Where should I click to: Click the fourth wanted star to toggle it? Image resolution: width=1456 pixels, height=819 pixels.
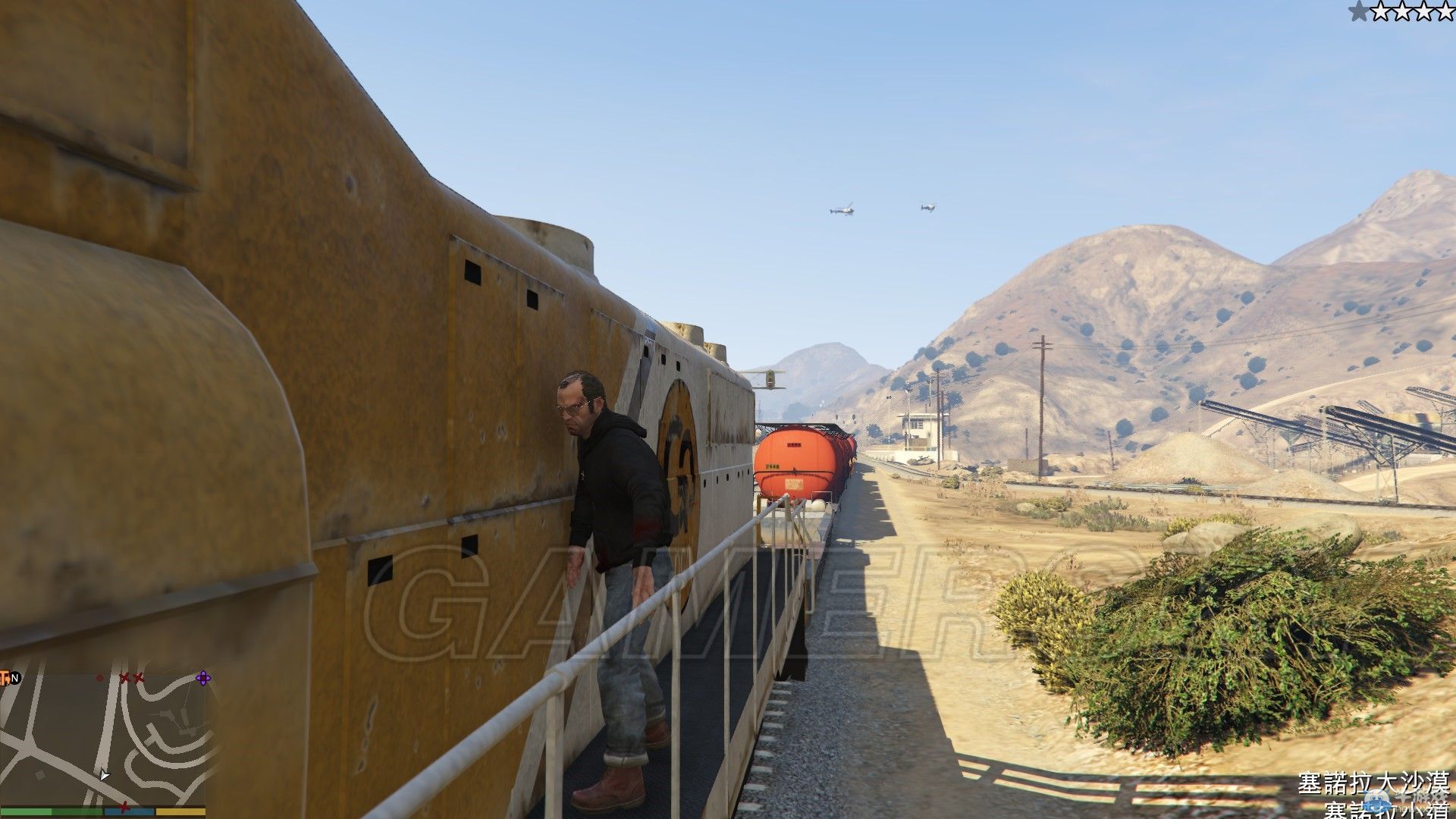(1424, 12)
